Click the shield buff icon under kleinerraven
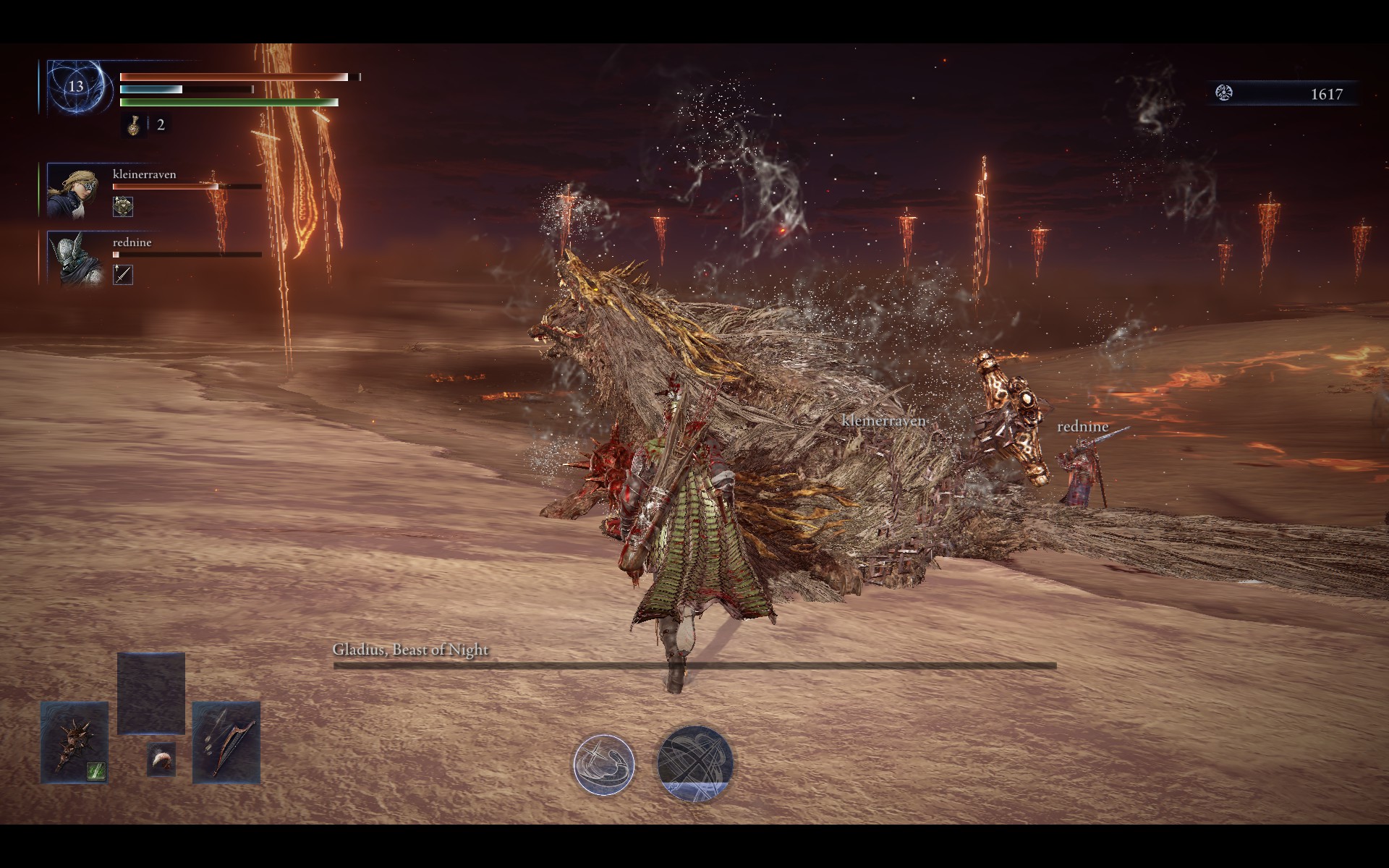Viewport: 1389px width, 868px height. coord(123,207)
